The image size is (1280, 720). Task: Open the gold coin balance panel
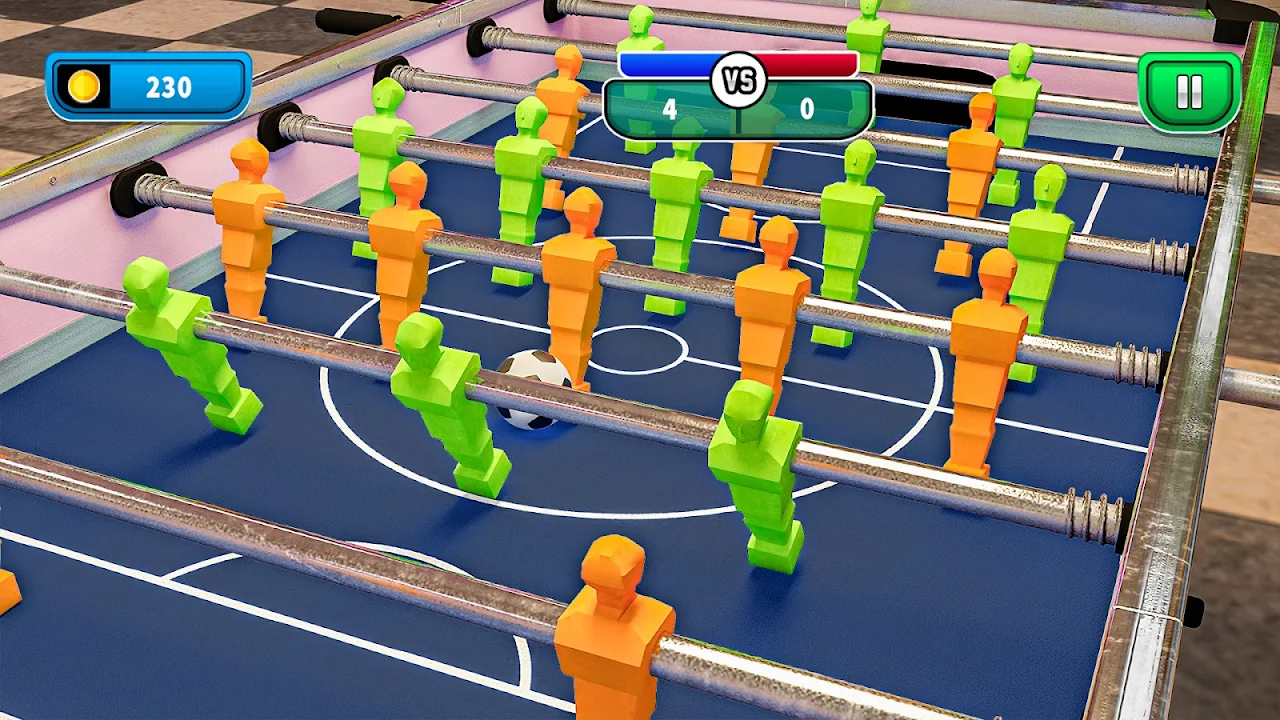coord(148,87)
